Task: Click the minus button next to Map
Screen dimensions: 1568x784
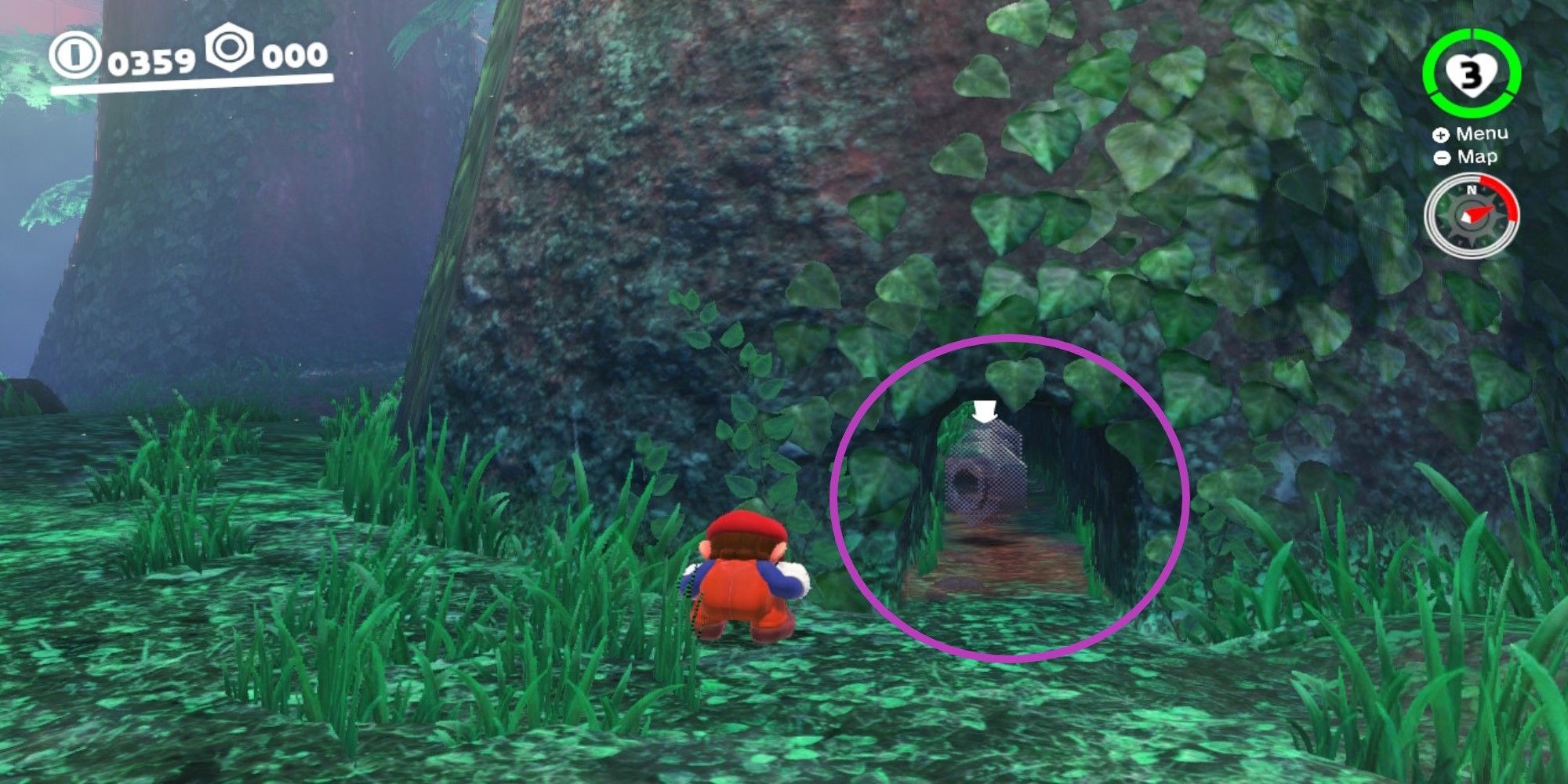Action: point(1442,157)
